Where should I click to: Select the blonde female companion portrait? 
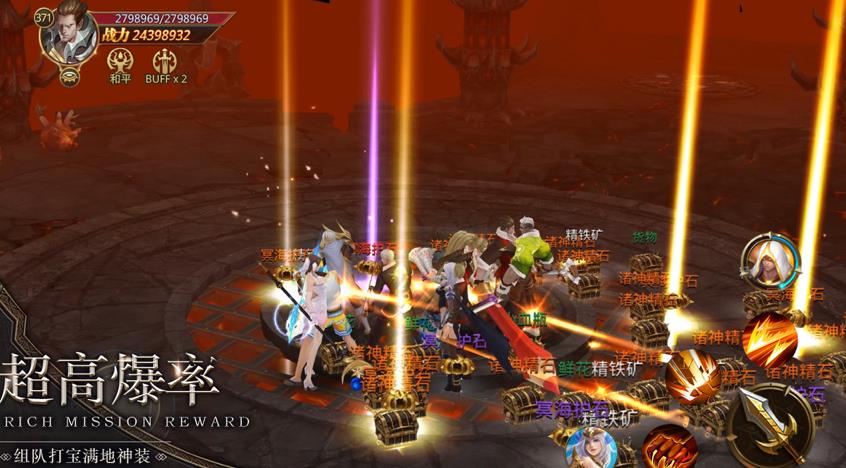pos(592,448)
